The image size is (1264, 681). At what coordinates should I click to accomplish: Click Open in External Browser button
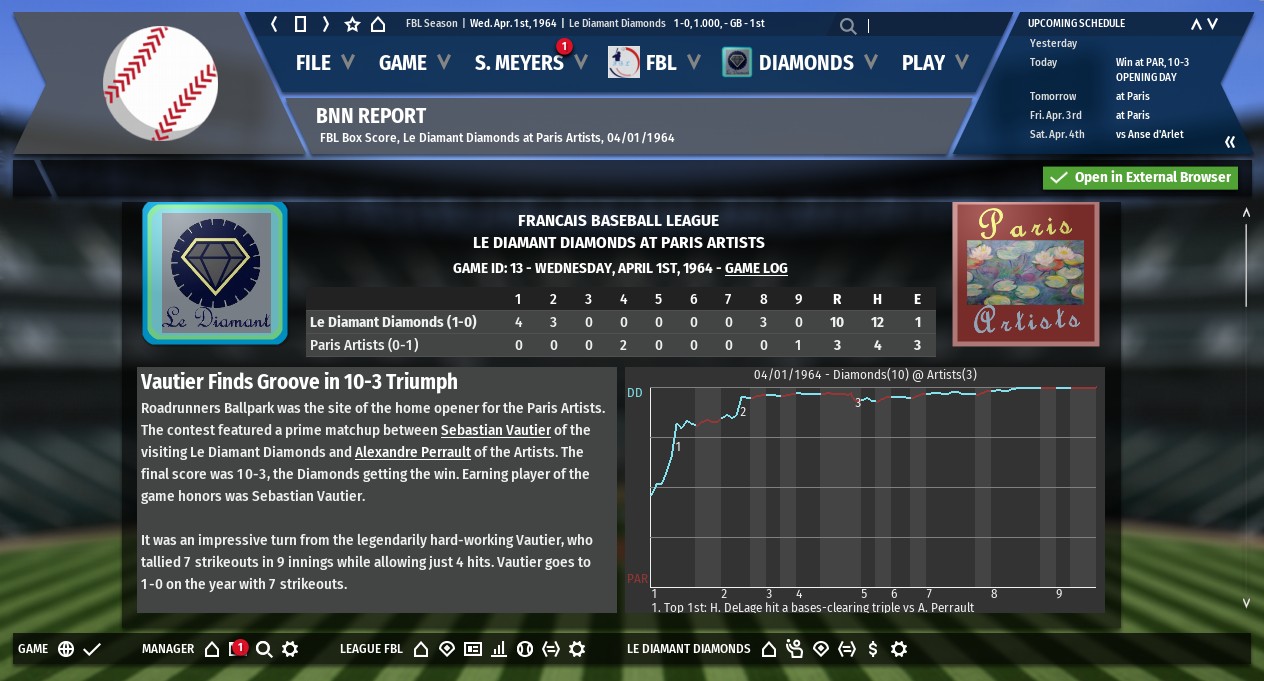pyautogui.click(x=1140, y=178)
